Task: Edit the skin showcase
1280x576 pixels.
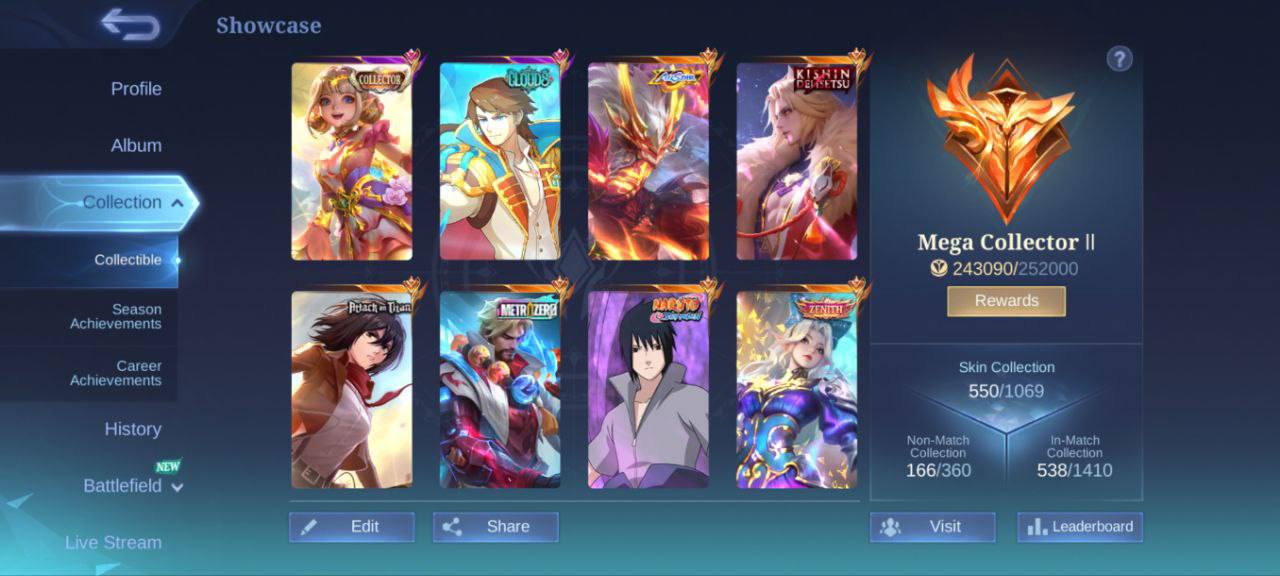Action: tap(352, 527)
